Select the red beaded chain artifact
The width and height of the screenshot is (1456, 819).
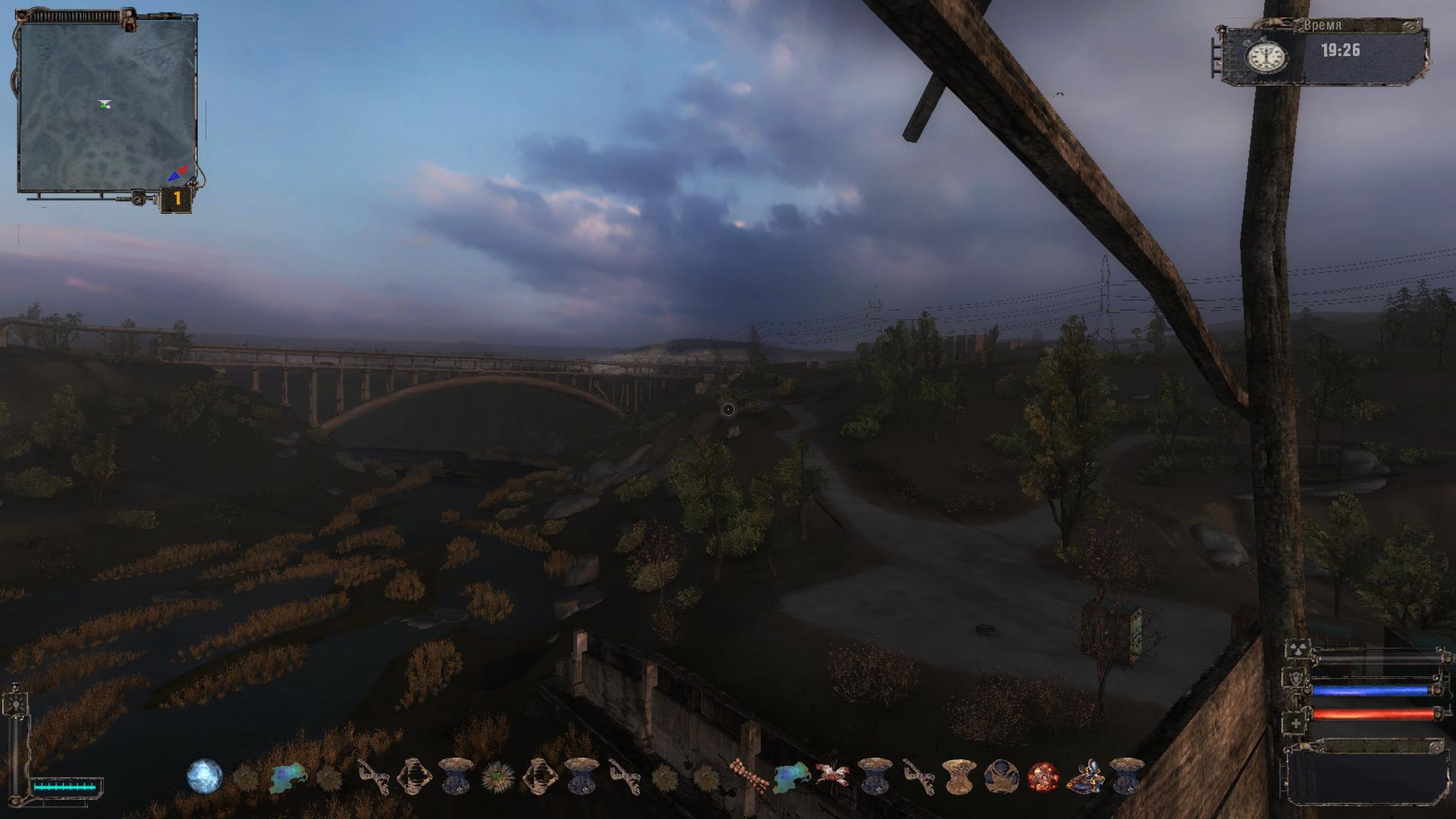[748, 777]
